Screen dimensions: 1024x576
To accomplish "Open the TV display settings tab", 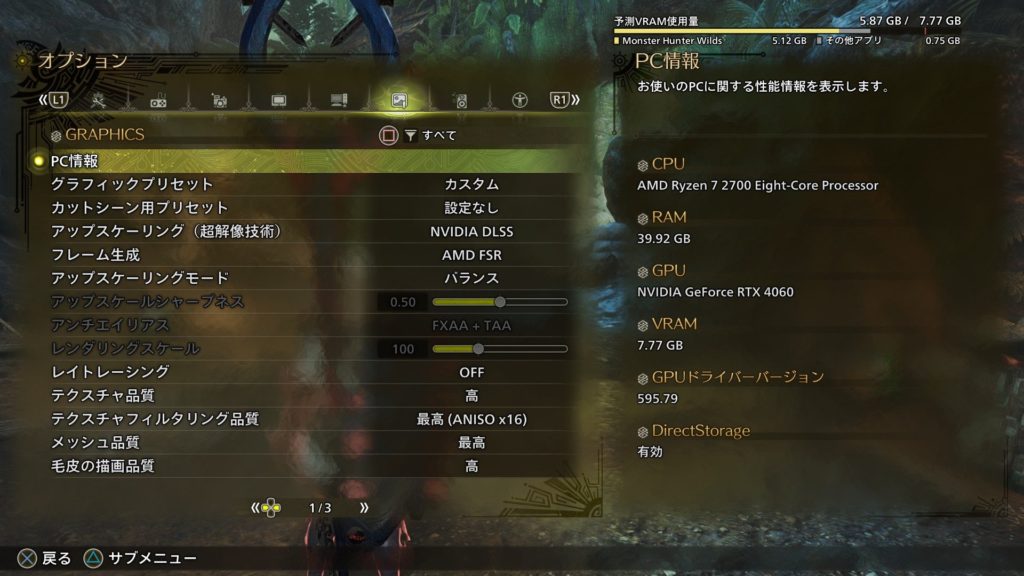I will click(x=279, y=100).
